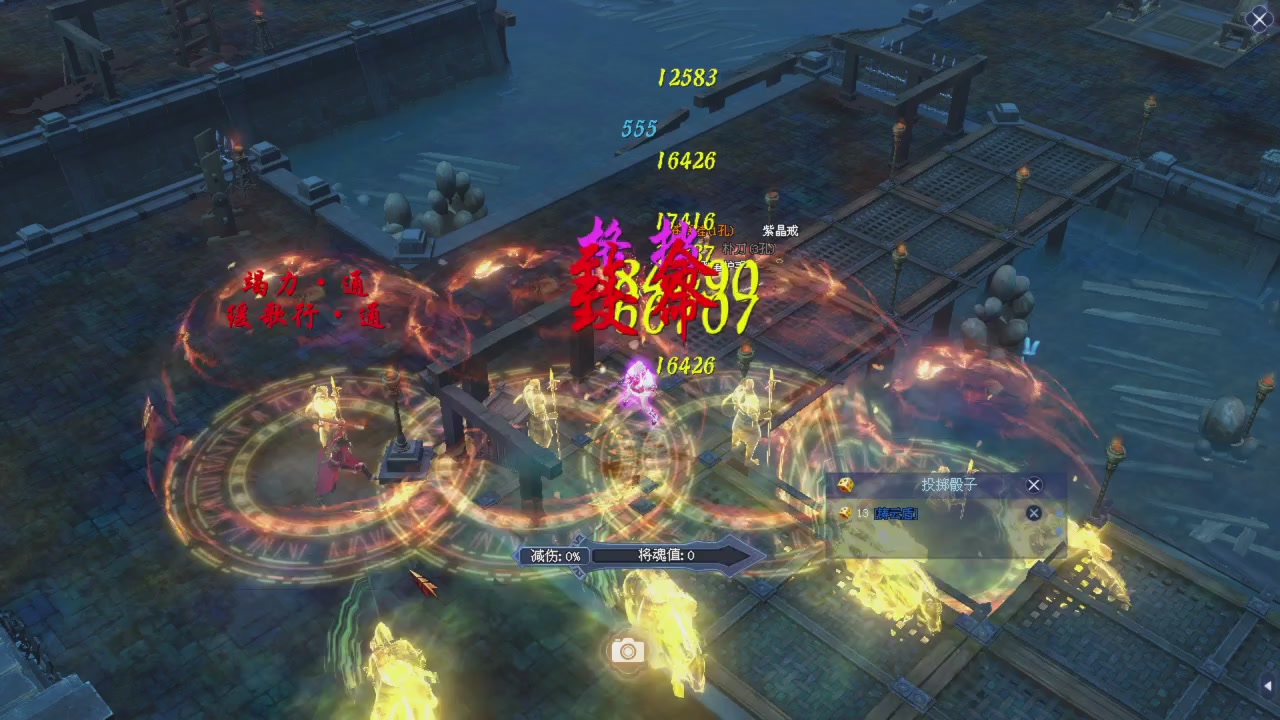1280x720 pixels.
Task: Click the blue arrow marker right of the dice panel header
Action: 1058,512
